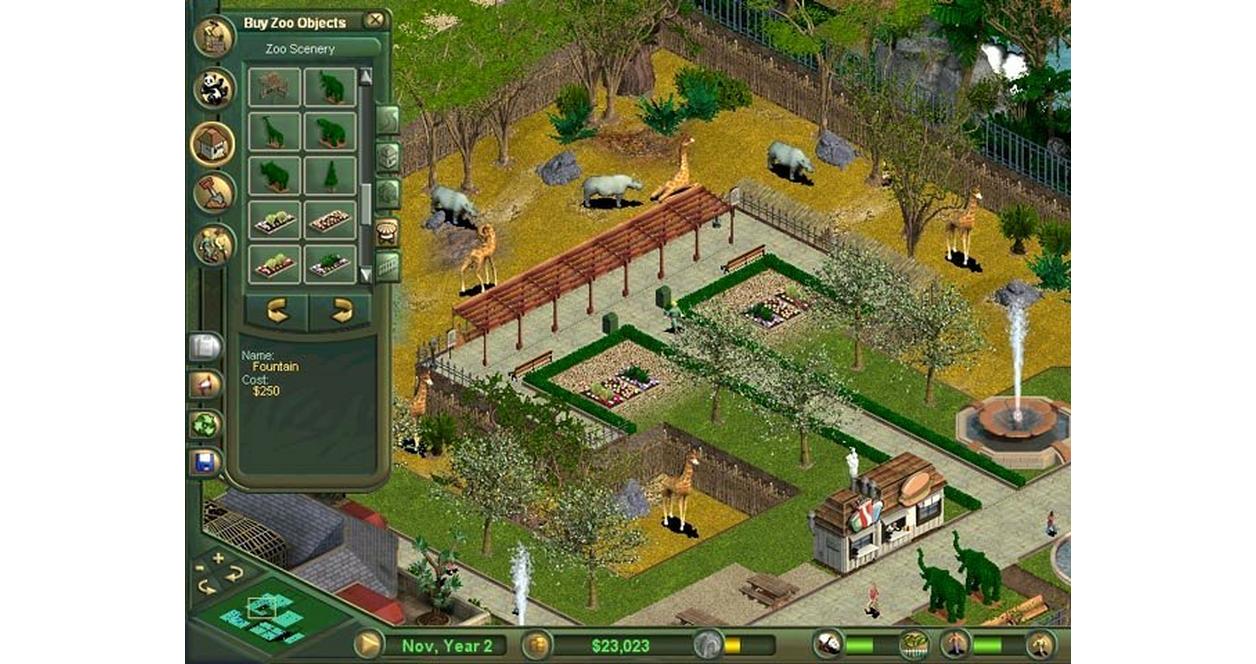
Task: Rotate object right with the arrow button
Action: (341, 312)
